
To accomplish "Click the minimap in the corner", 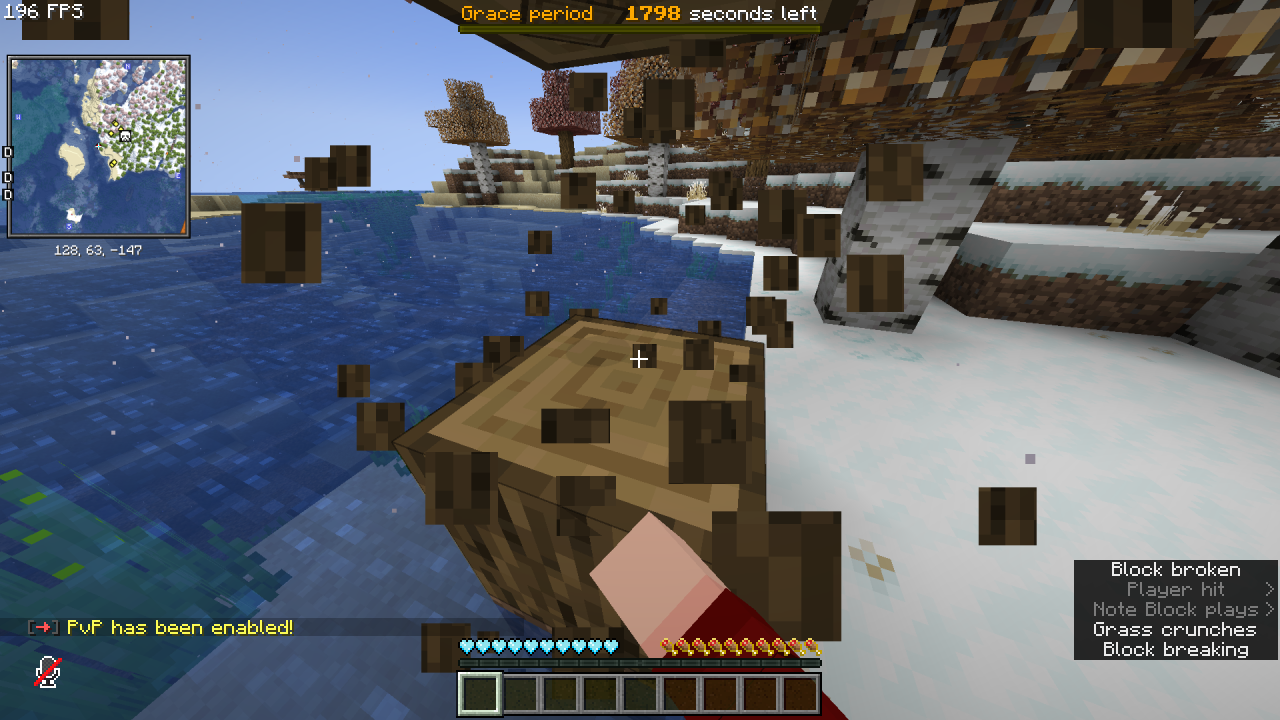I will click(98, 146).
